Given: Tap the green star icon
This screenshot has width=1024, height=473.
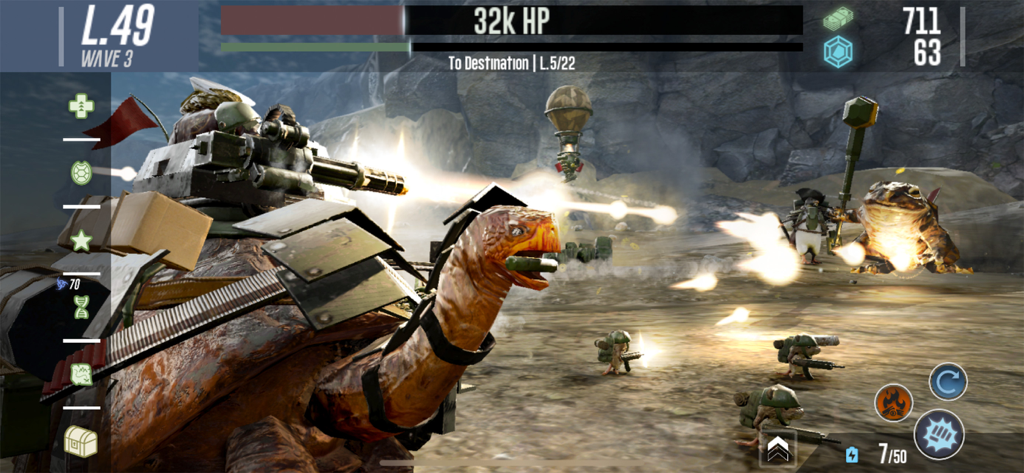Looking at the screenshot, I should pos(81,240).
